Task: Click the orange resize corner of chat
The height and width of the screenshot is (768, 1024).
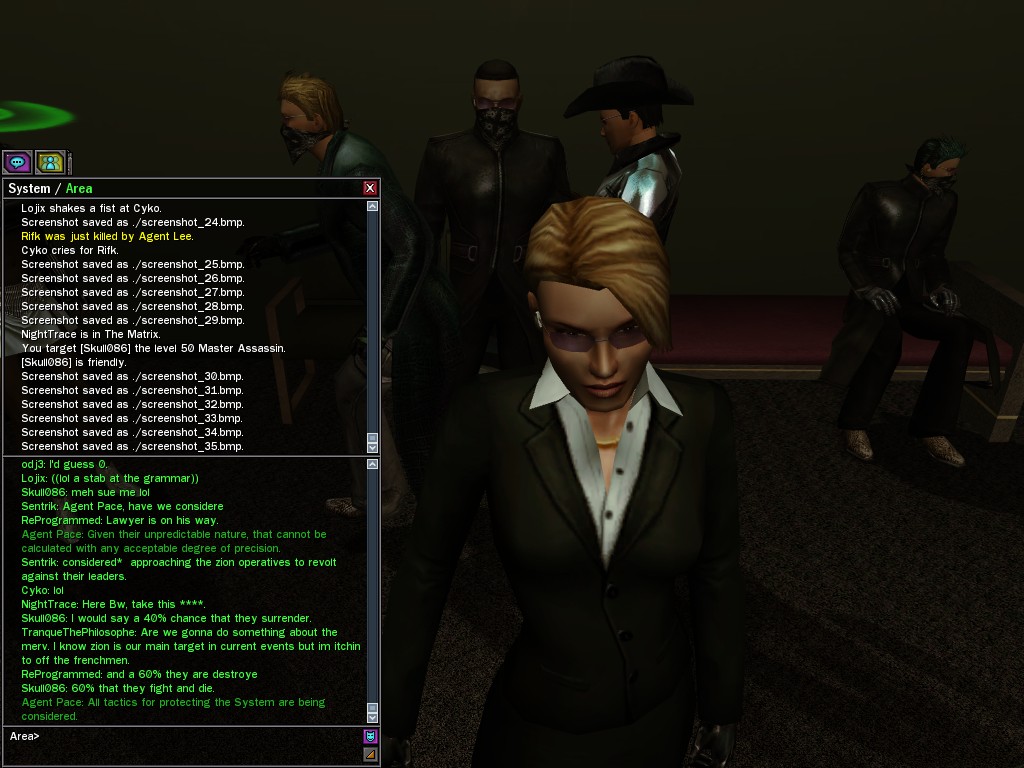Action: tap(370, 754)
